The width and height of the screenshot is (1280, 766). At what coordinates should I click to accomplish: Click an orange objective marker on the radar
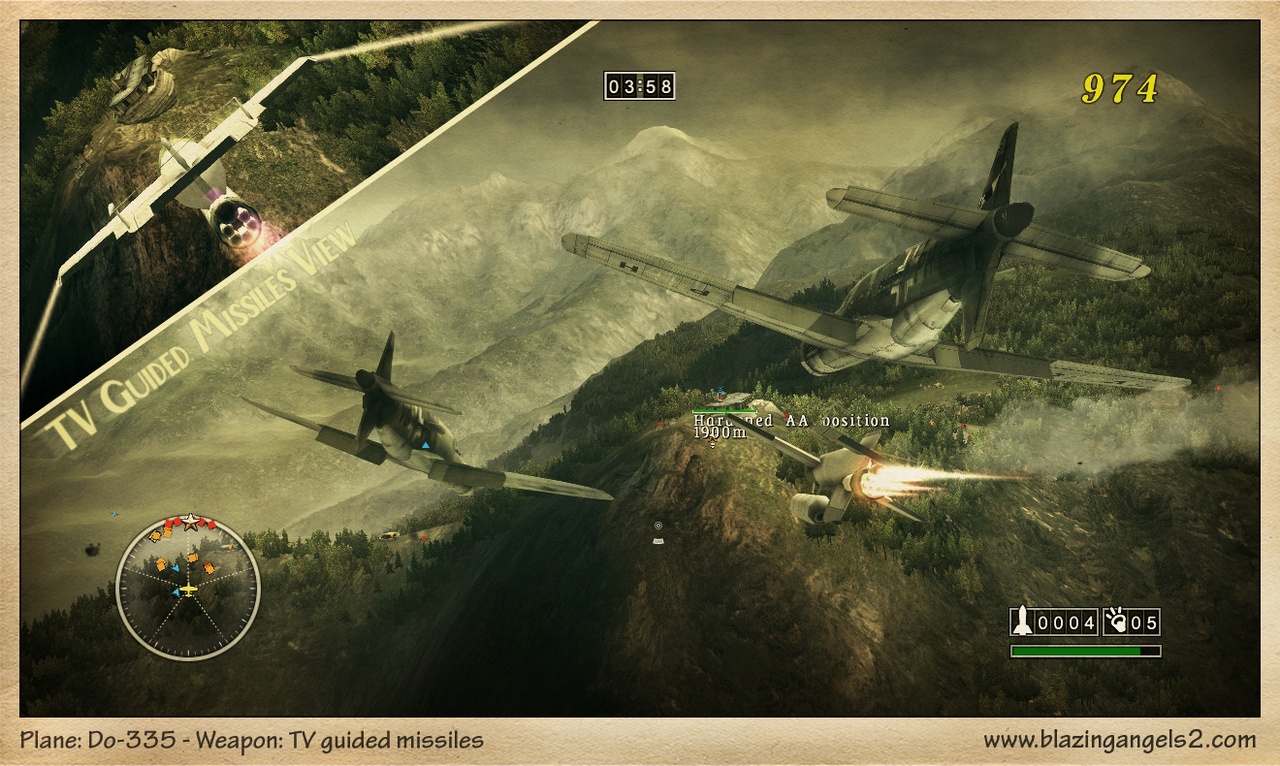coord(159,563)
